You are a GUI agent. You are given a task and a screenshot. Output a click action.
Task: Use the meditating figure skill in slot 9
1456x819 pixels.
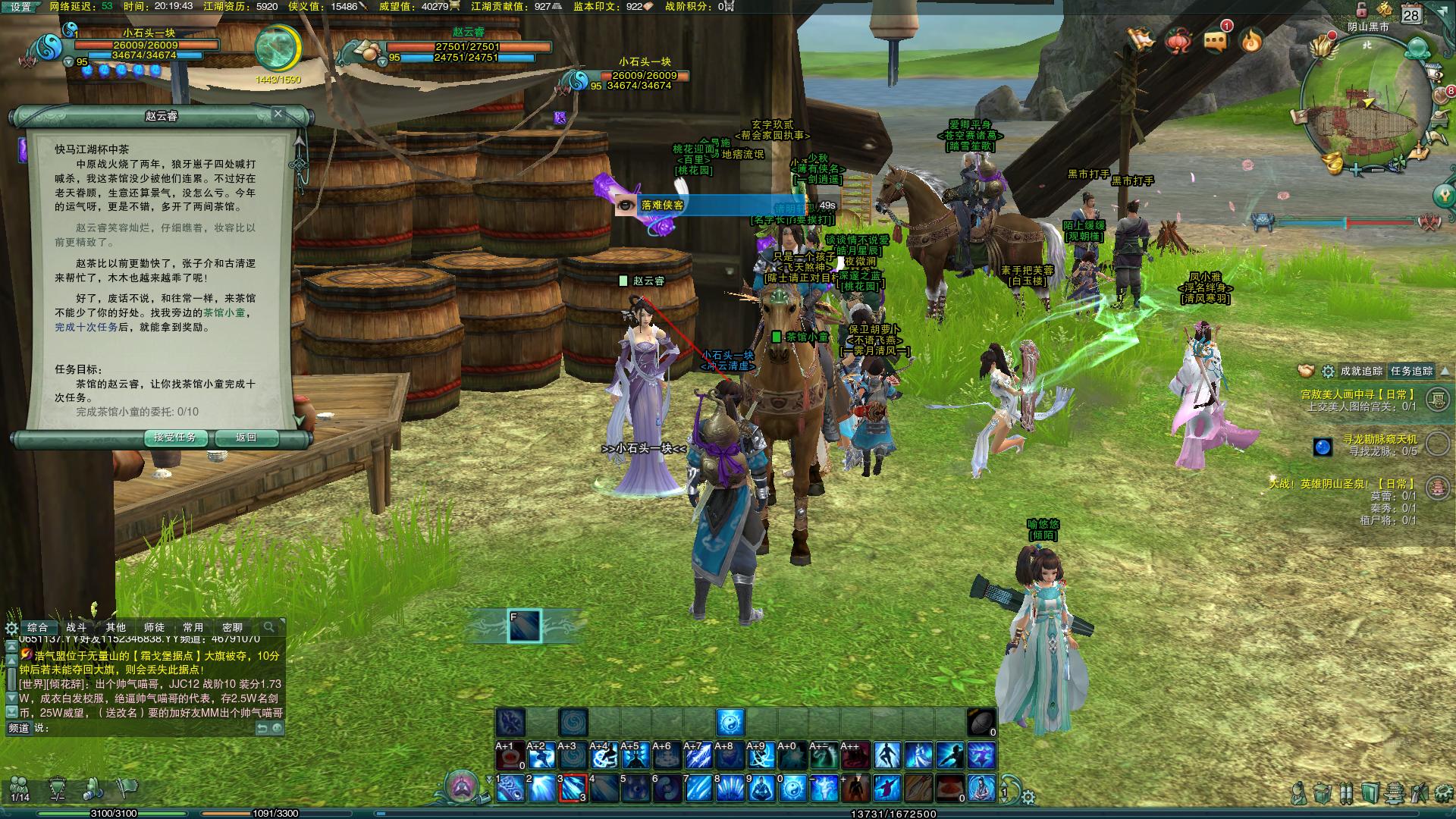click(761, 789)
